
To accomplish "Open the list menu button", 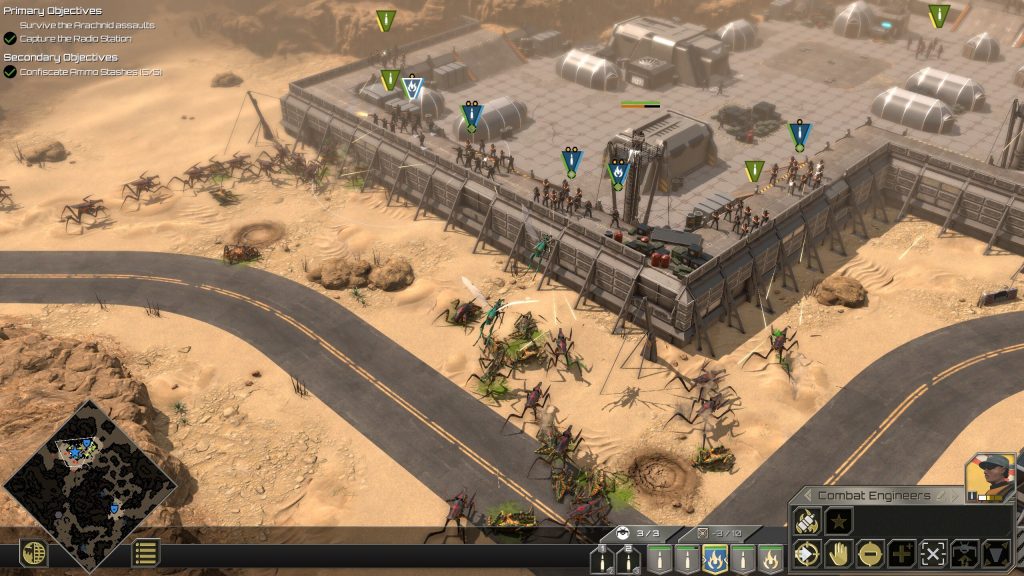I will point(146,552).
